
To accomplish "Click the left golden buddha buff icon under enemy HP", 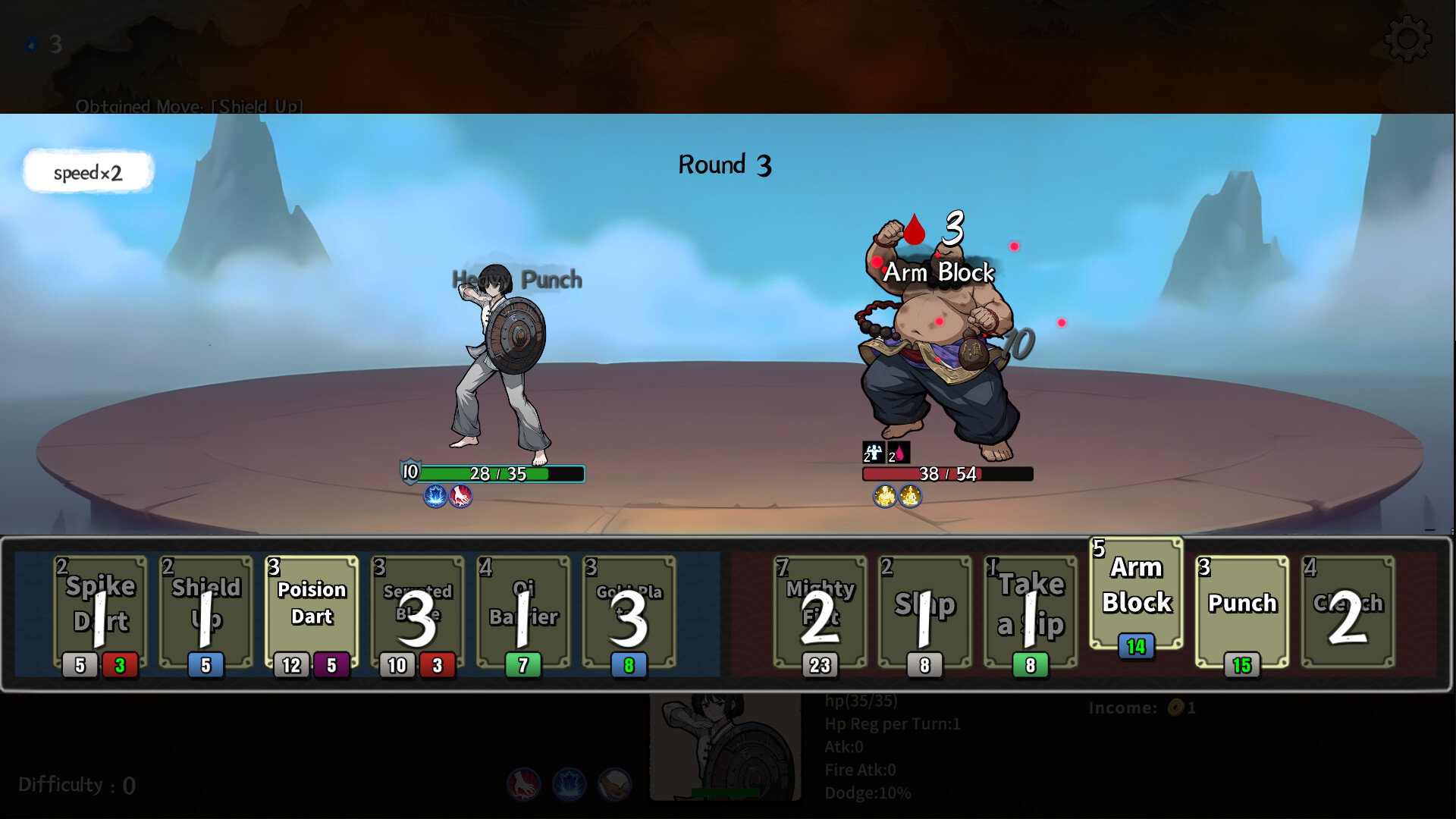I will tap(883, 495).
